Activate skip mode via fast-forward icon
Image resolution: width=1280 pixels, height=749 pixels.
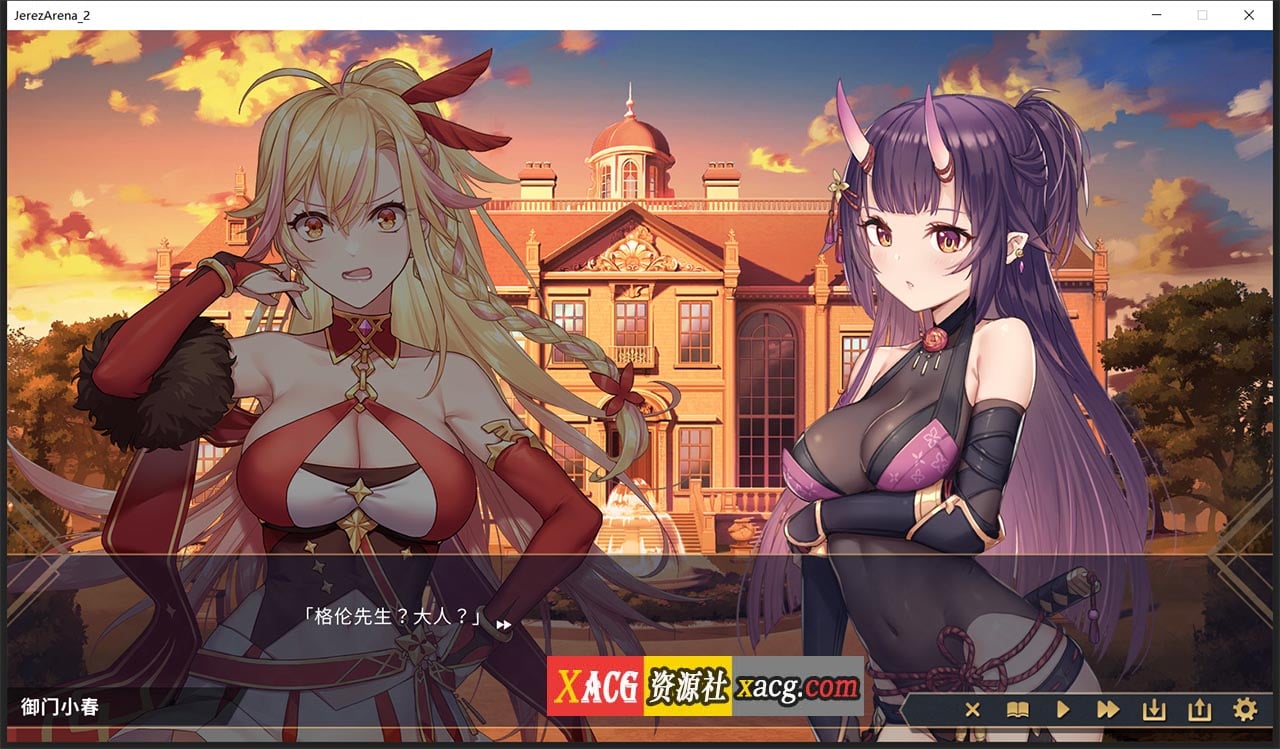click(1108, 710)
